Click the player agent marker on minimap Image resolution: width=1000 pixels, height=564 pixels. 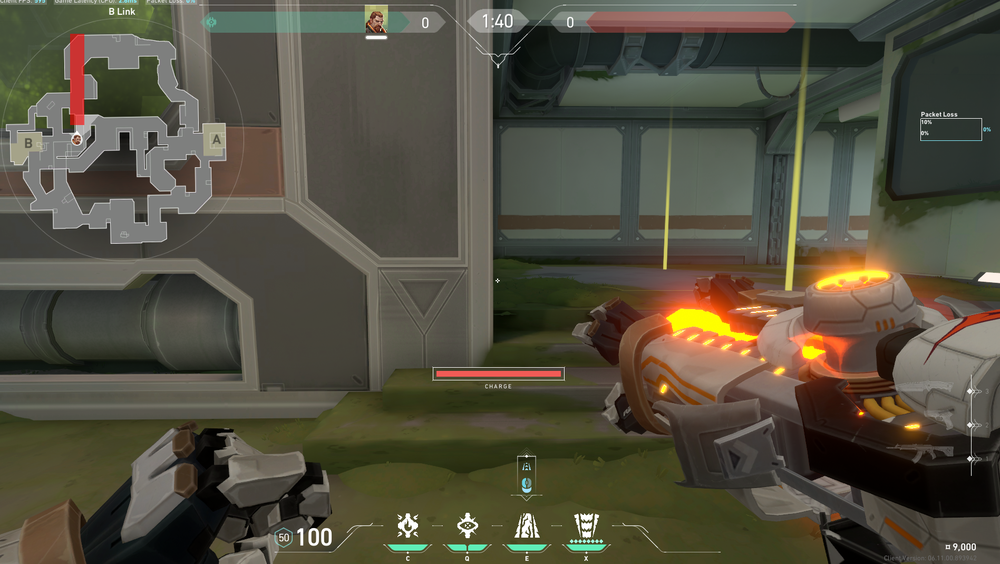(77, 139)
